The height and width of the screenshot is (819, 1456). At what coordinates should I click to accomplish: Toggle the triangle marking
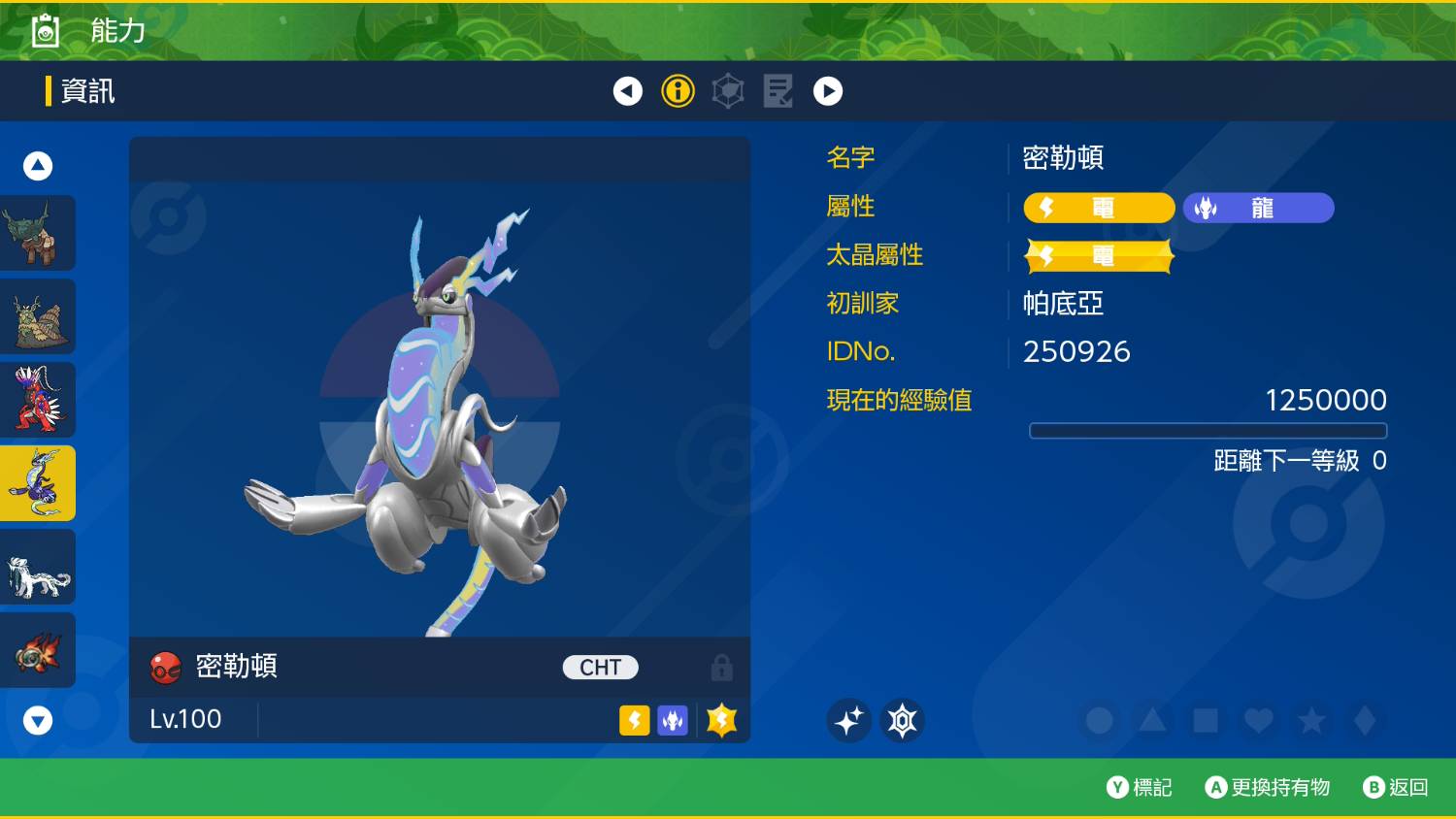[x=1152, y=720]
